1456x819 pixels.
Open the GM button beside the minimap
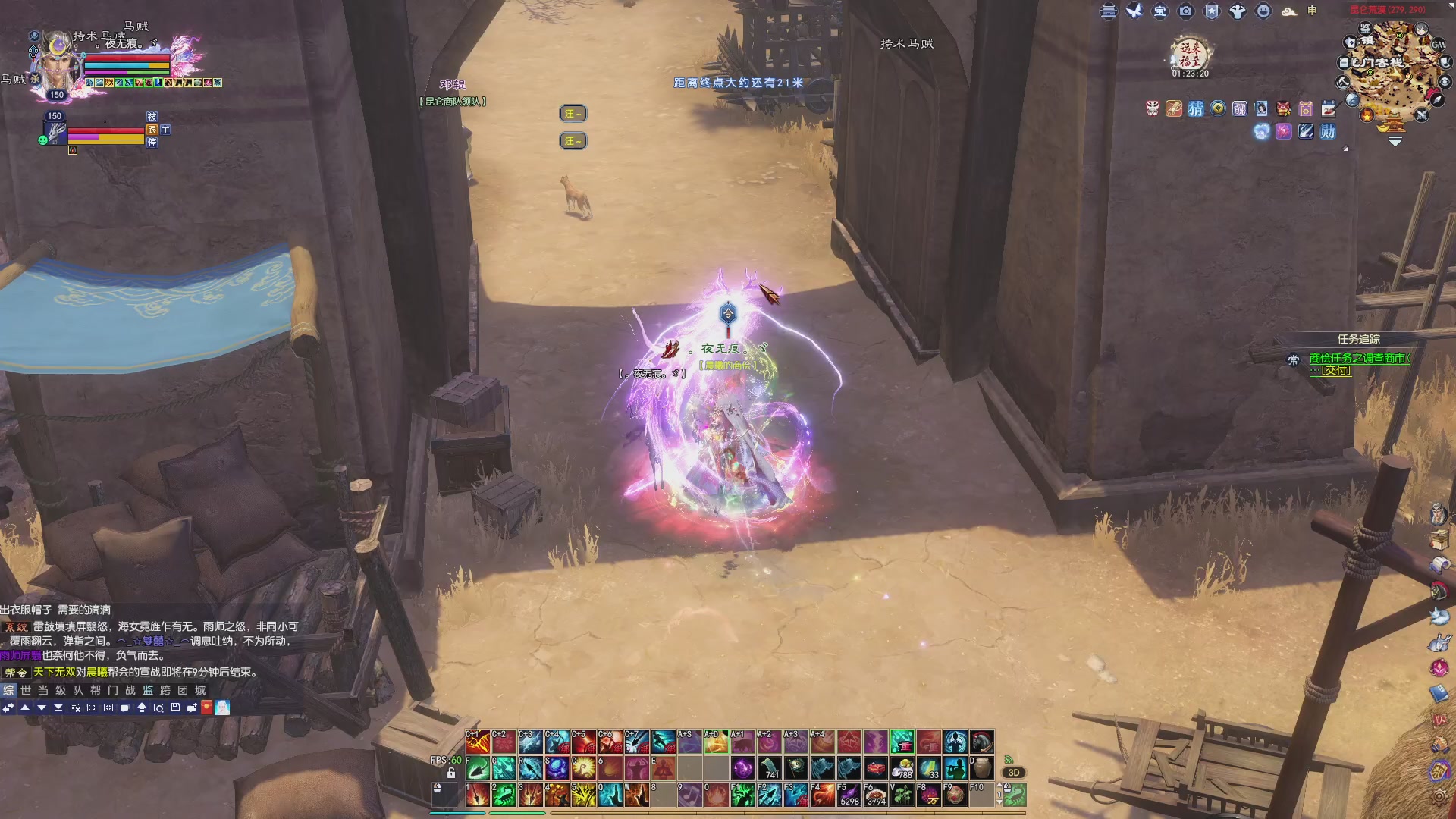pos(1438,45)
